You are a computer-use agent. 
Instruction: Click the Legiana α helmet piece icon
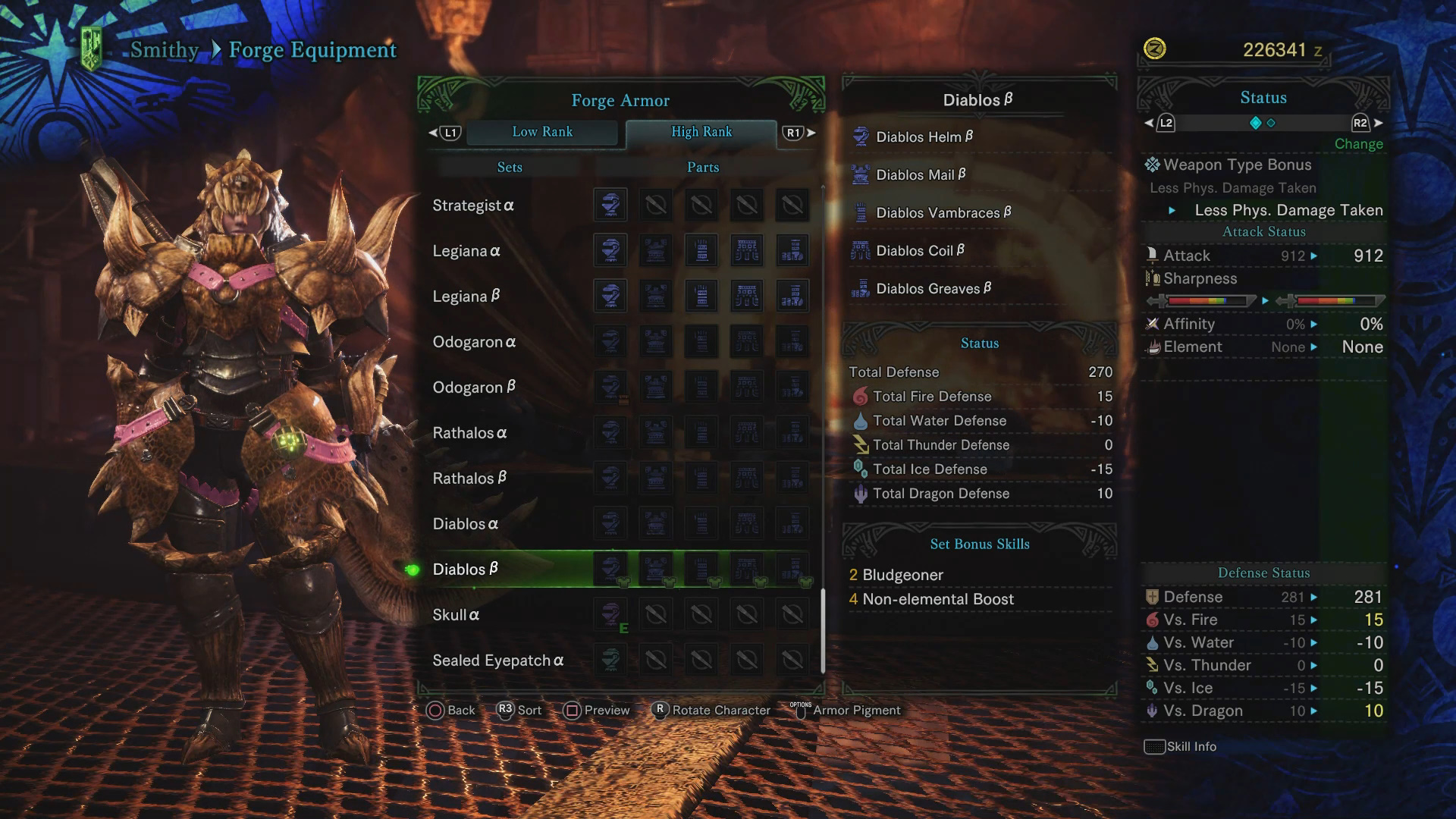tap(610, 250)
